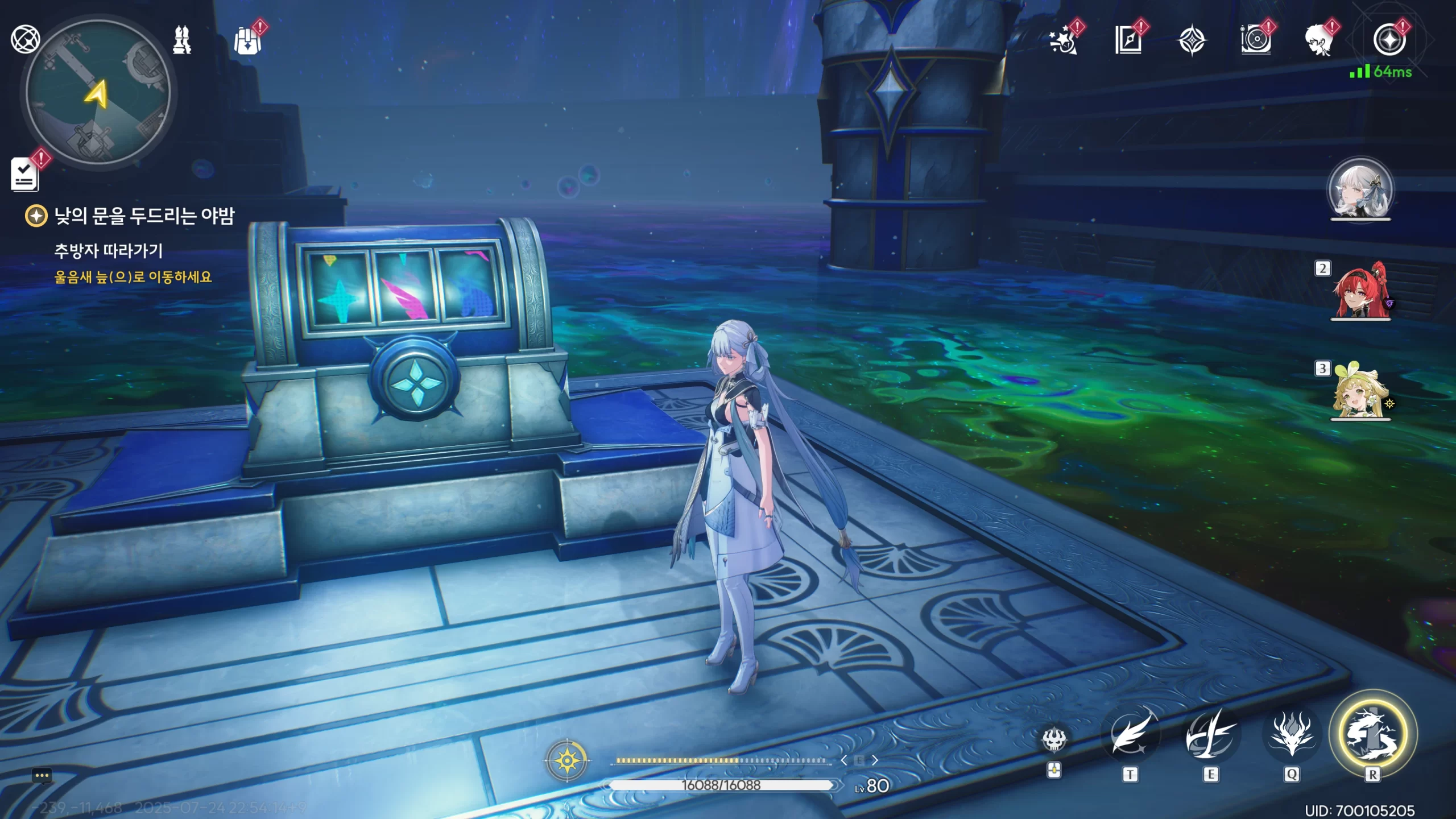The width and height of the screenshot is (1456, 819).
Task: Open the resonator character head icon
Action: [x=1319, y=41]
